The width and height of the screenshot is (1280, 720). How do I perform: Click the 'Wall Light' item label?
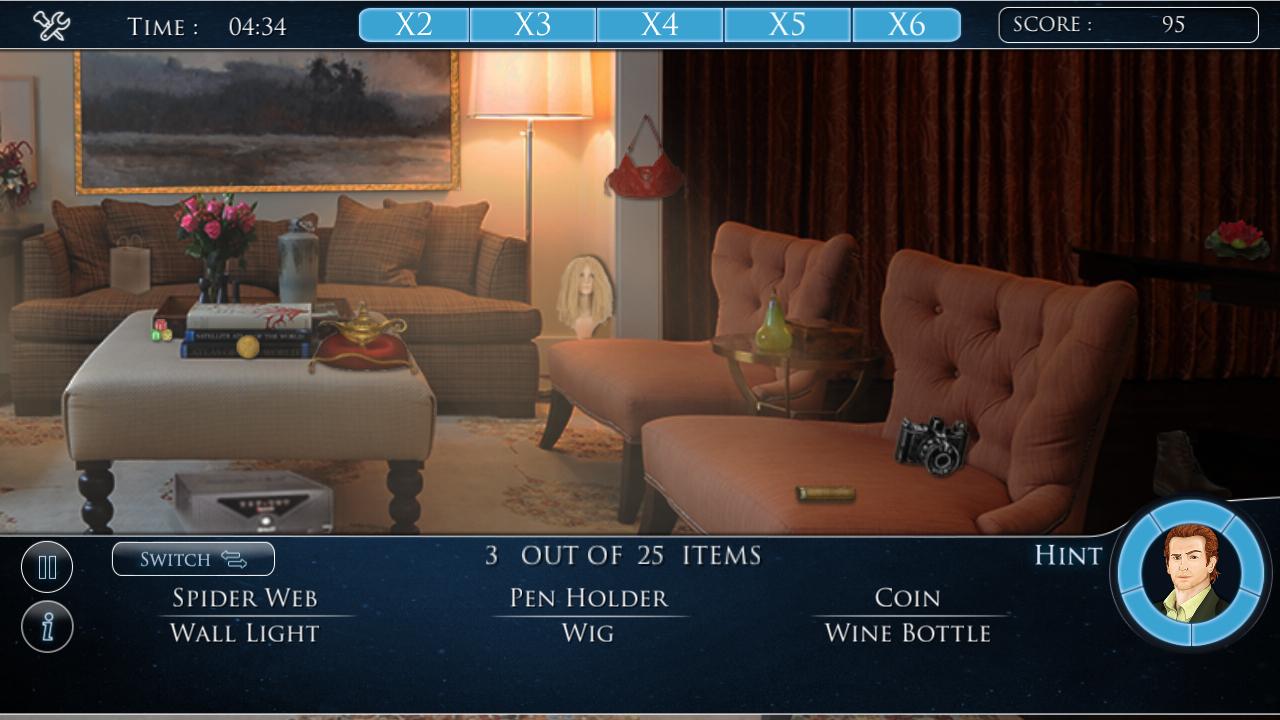[246, 632]
